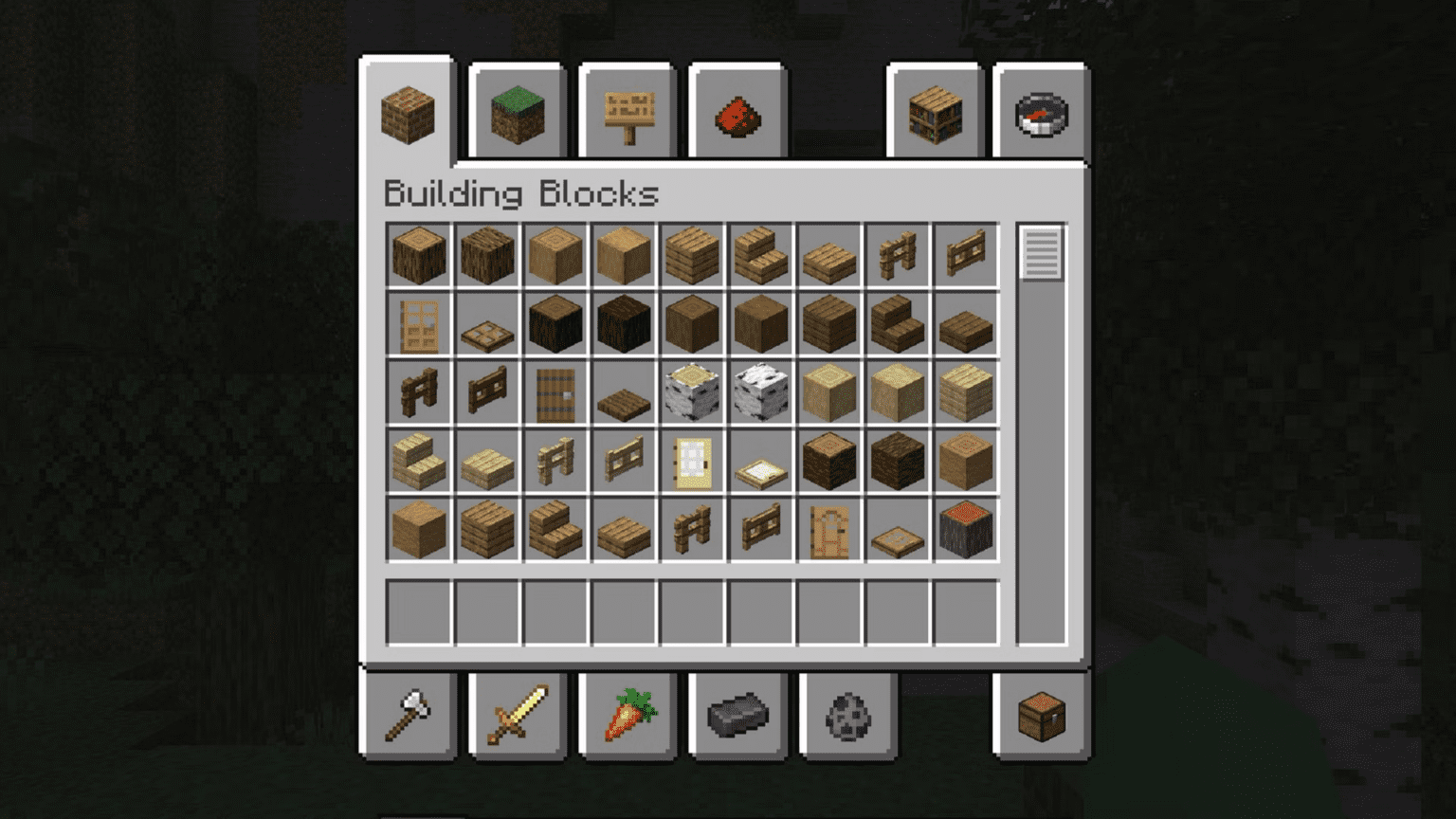Image resolution: width=1456 pixels, height=819 pixels.
Task: Click the scrollbar handle on the right
Action: coord(1043,254)
